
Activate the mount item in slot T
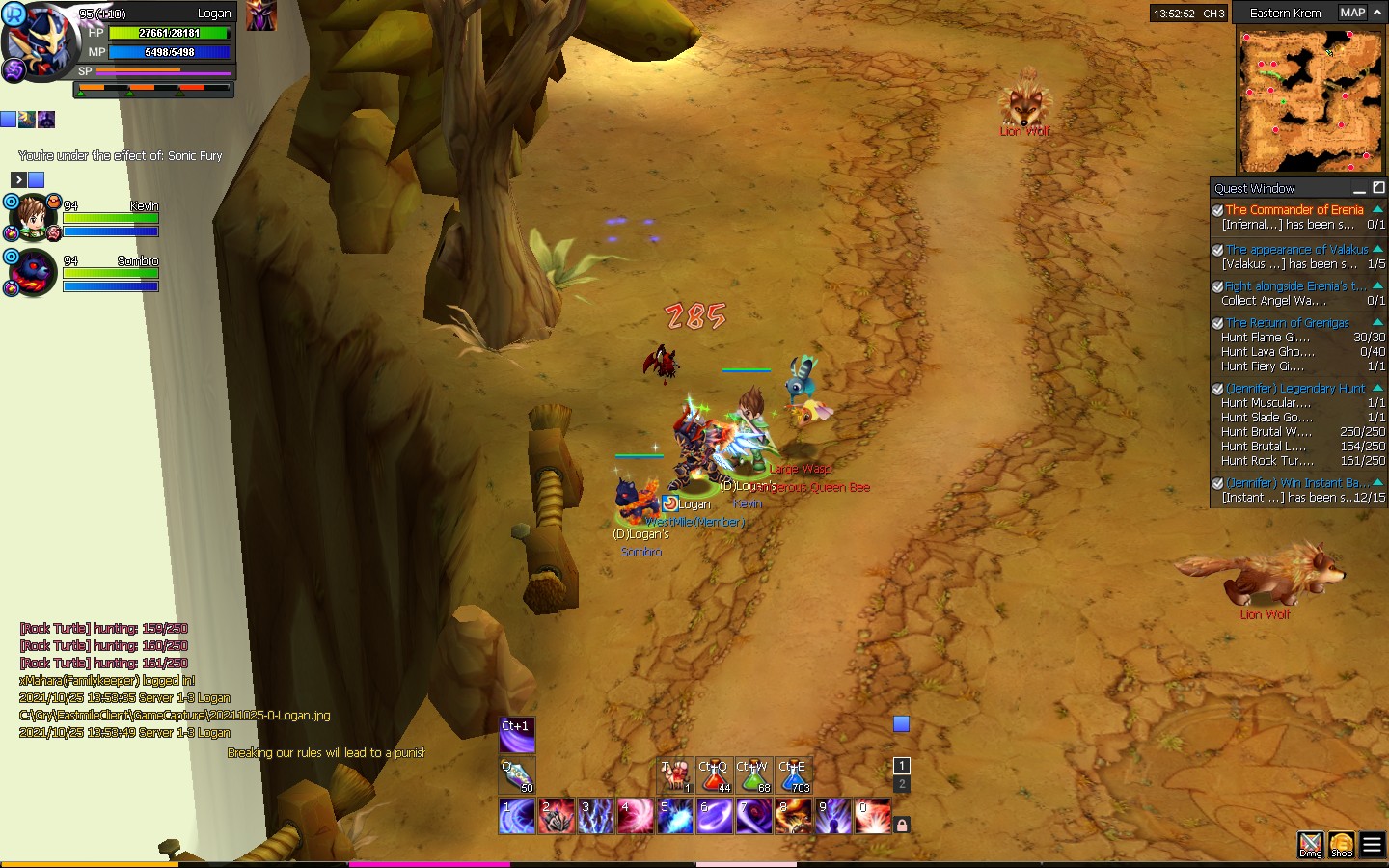675,776
